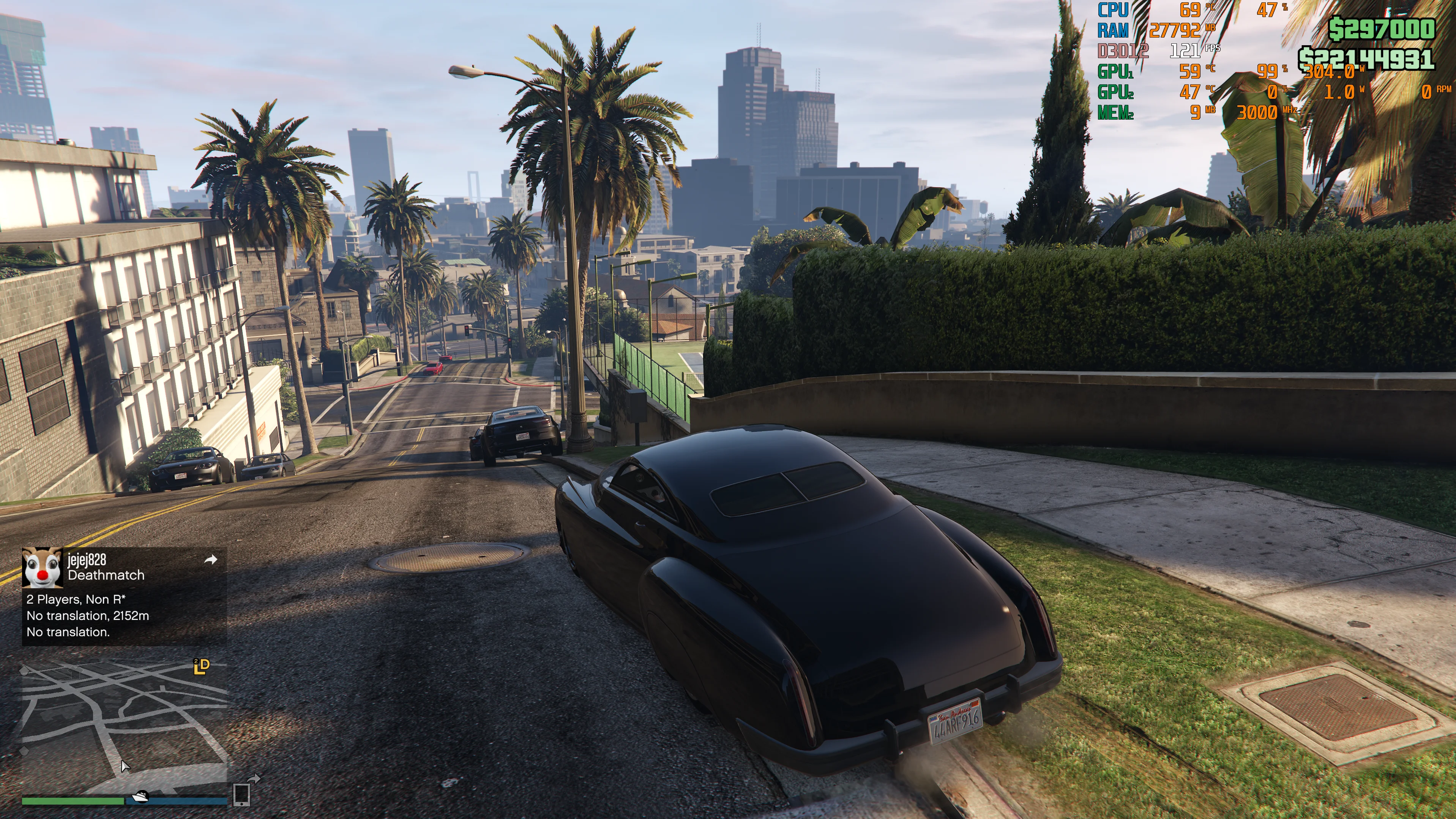Select the arrow icon on the invite
This screenshot has height=819, width=1456.
point(210,560)
